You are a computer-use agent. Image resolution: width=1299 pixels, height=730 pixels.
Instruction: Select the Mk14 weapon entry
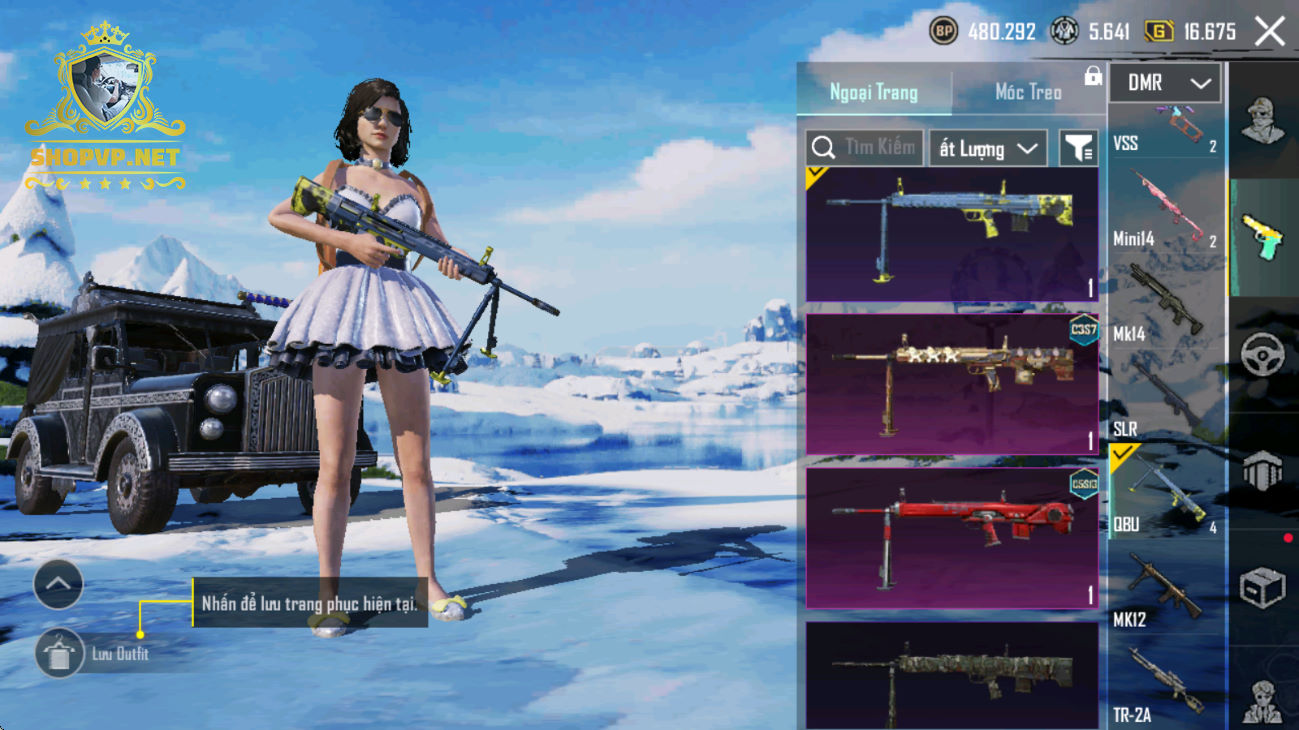(x=1166, y=305)
